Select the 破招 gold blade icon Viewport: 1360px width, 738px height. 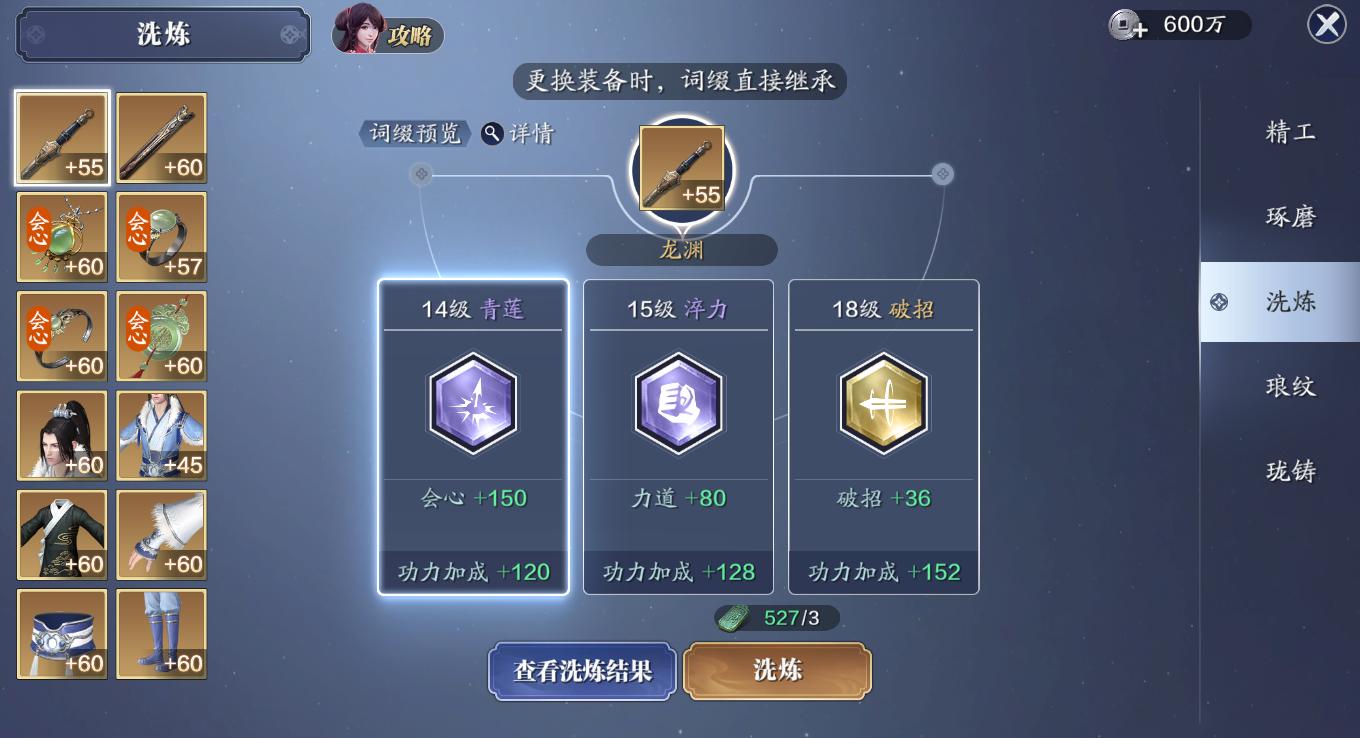884,404
